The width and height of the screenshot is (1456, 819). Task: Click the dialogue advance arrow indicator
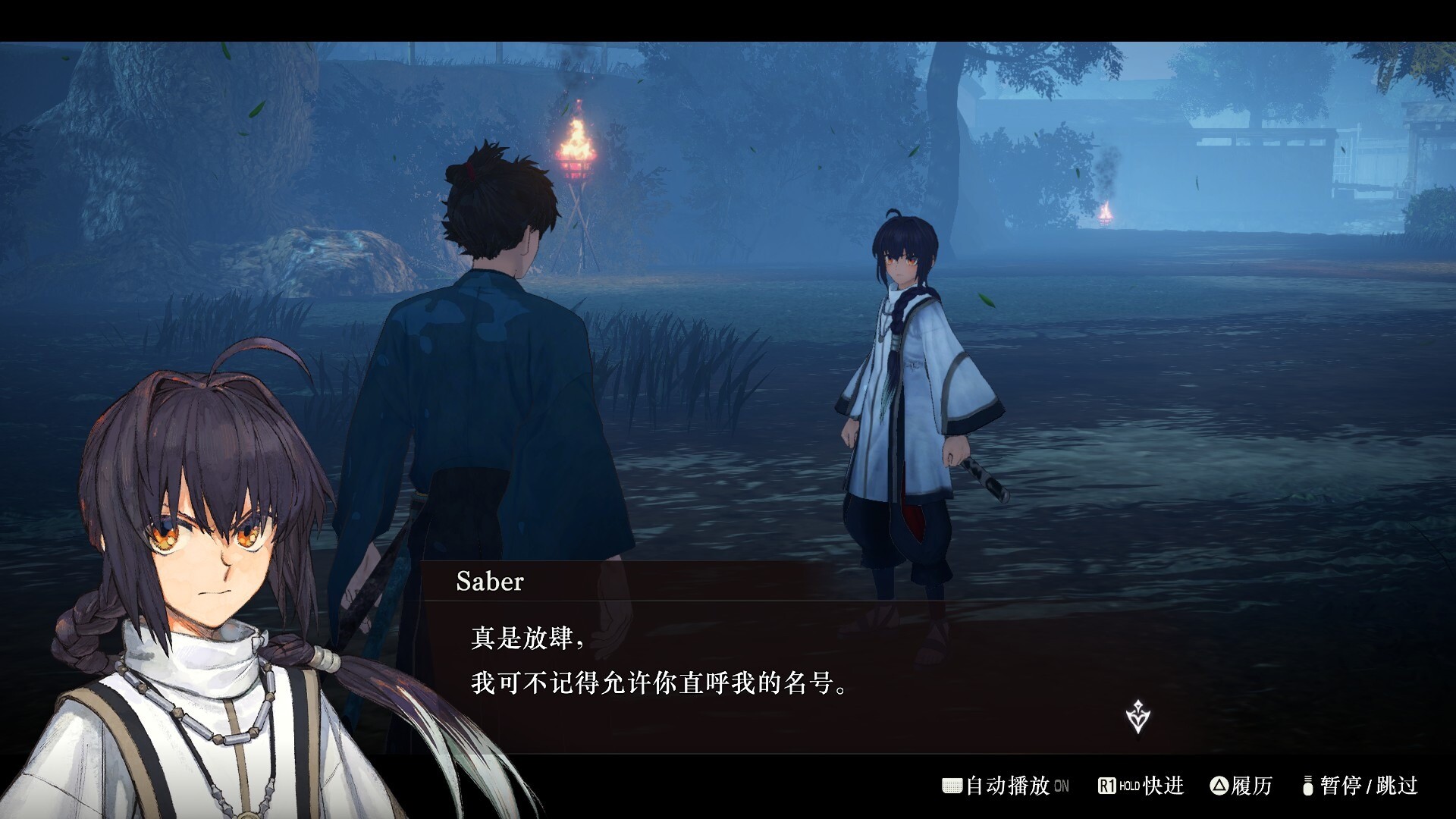click(1137, 717)
